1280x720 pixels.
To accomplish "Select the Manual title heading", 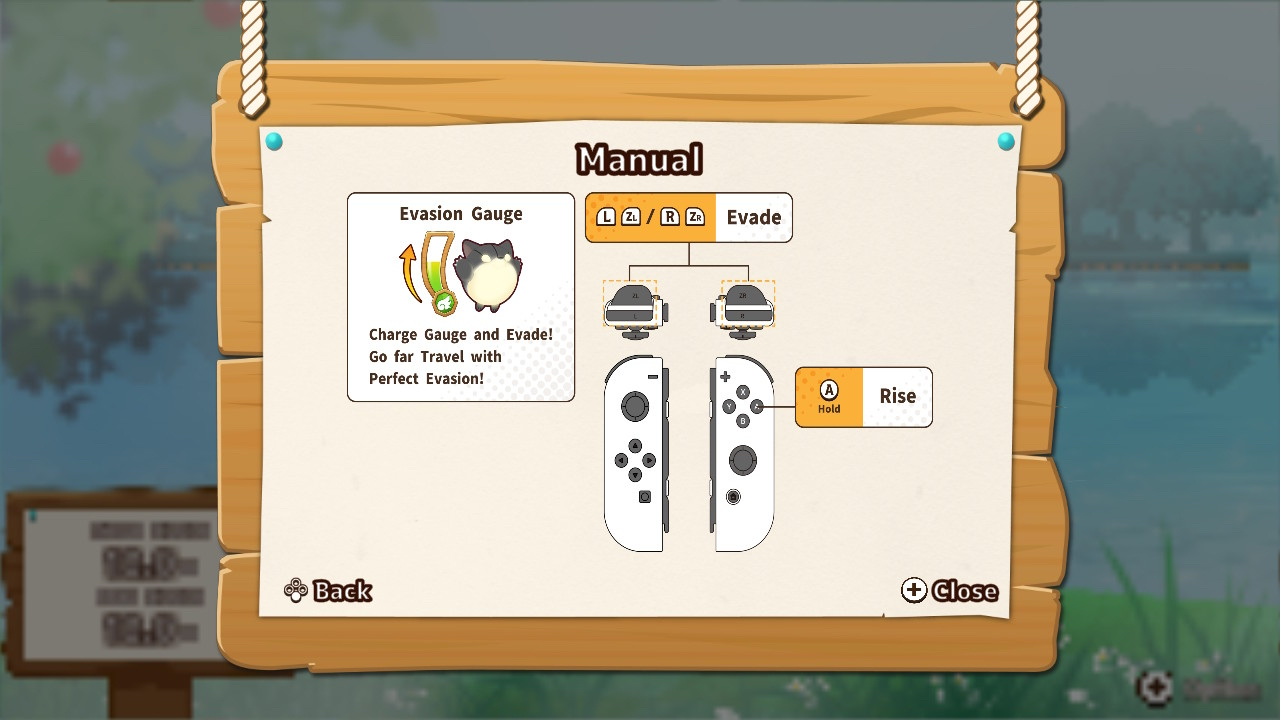I will pyautogui.click(x=639, y=158).
